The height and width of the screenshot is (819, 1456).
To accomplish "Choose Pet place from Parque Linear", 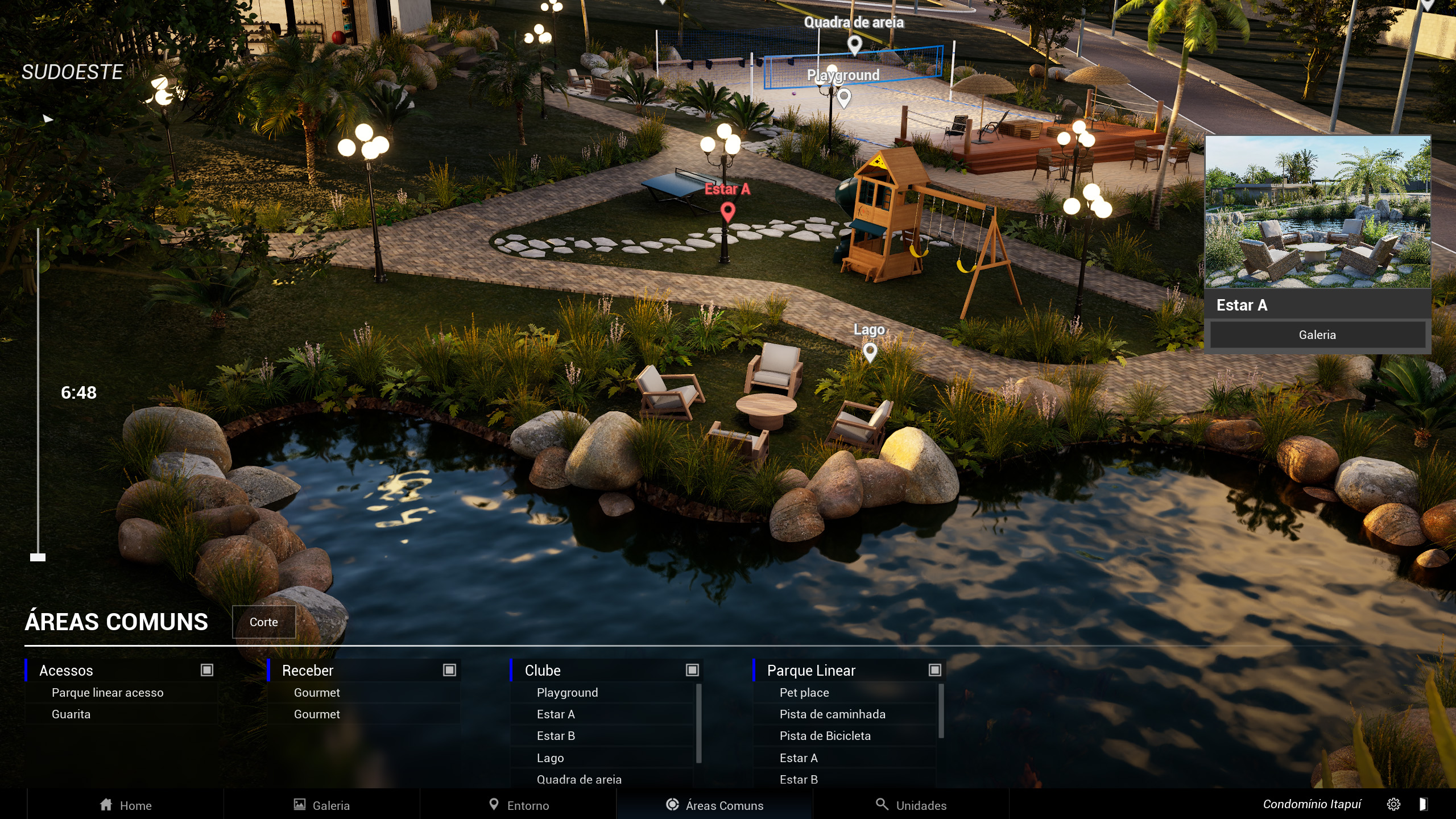I will click(804, 692).
